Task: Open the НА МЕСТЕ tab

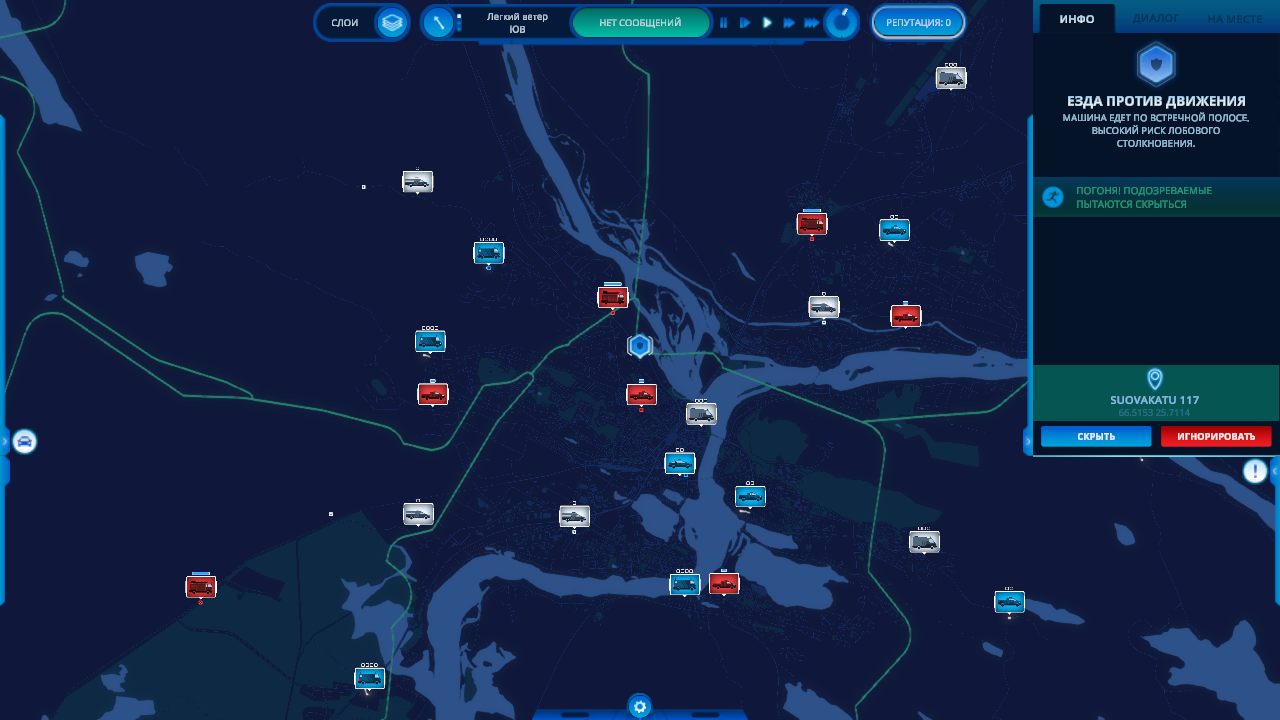Action: point(1234,19)
